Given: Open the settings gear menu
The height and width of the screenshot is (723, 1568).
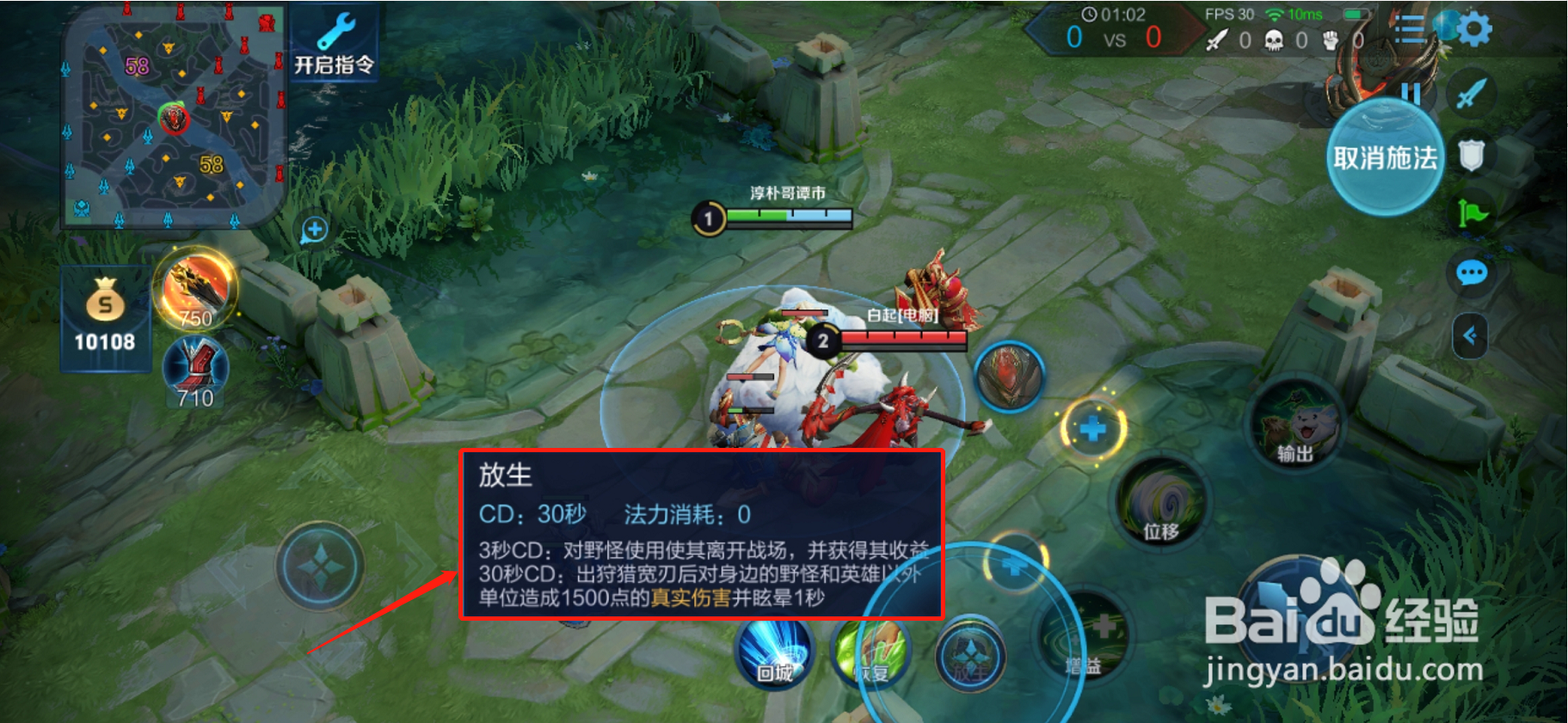Looking at the screenshot, I should pos(1473,28).
